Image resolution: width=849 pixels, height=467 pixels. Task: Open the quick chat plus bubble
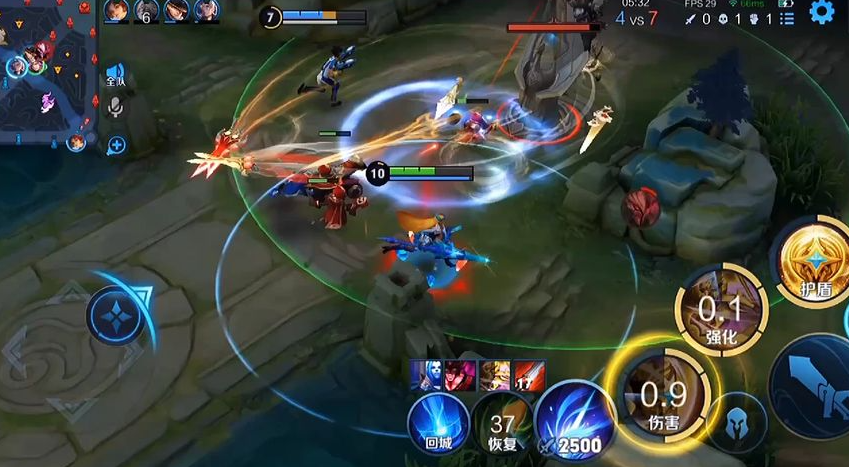tap(116, 145)
